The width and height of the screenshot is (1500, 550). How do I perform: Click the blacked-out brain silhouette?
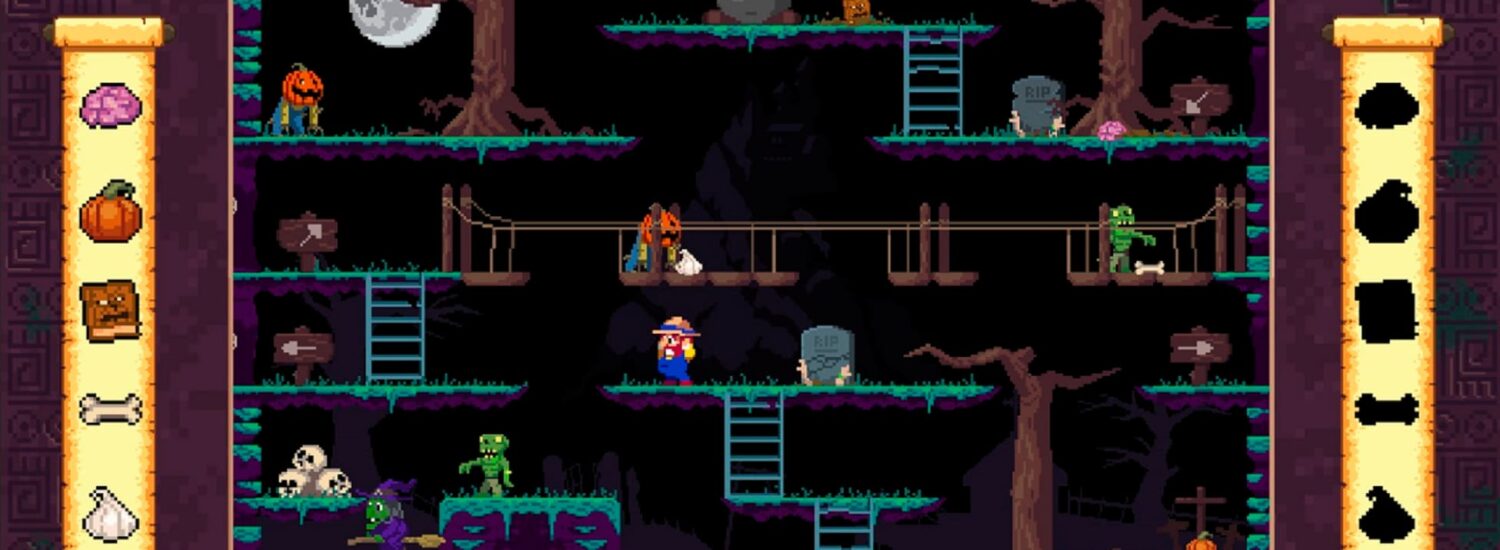pyautogui.click(x=1387, y=106)
